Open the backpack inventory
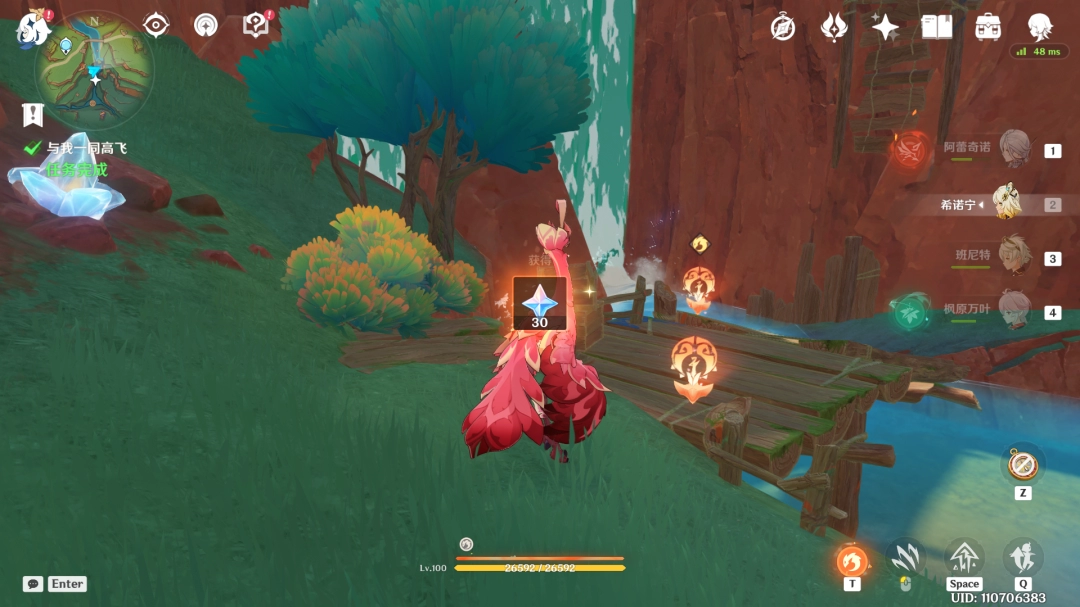 989,27
